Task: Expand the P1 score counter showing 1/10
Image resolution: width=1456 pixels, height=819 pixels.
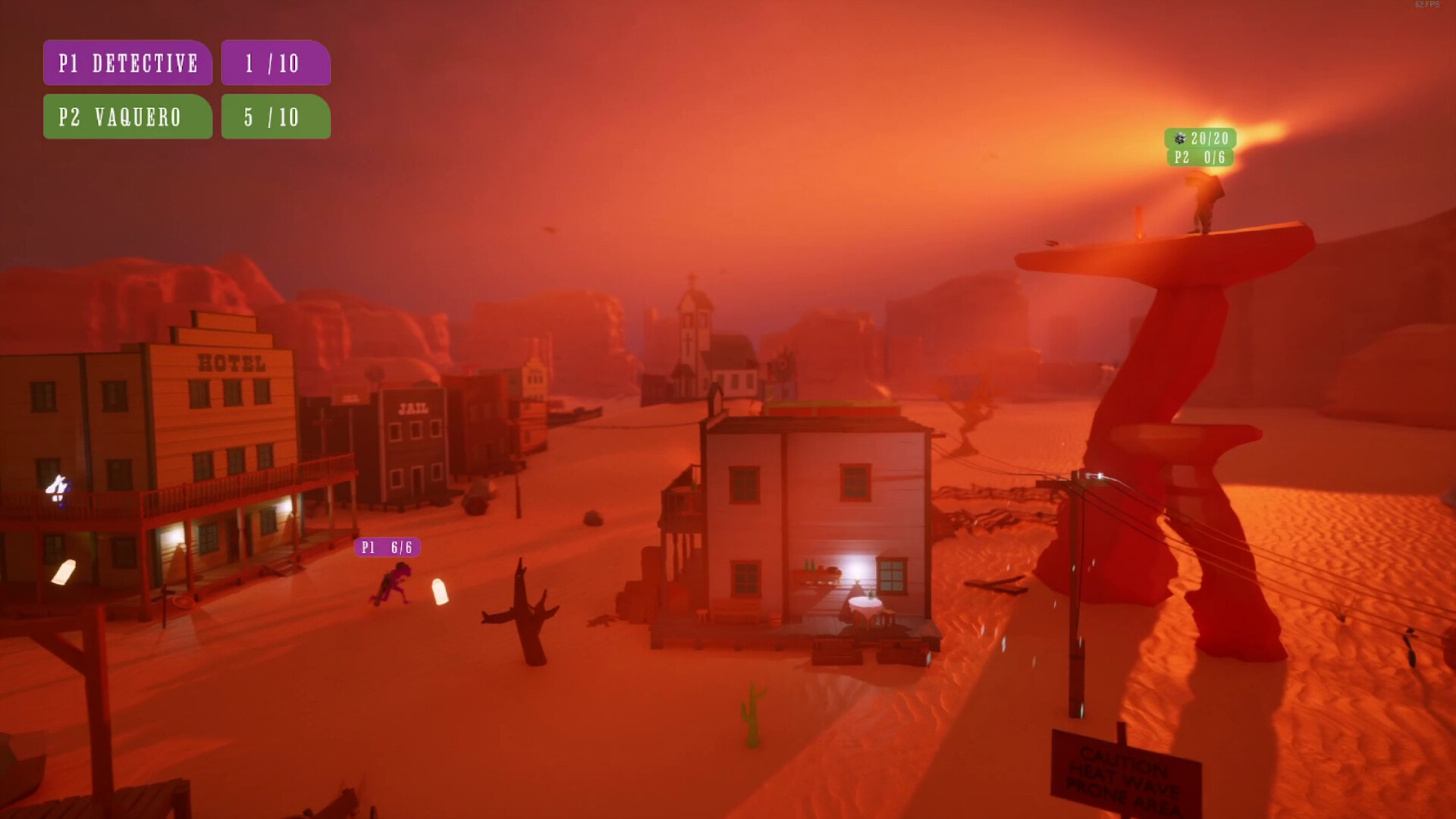Action: pyautogui.click(x=275, y=64)
